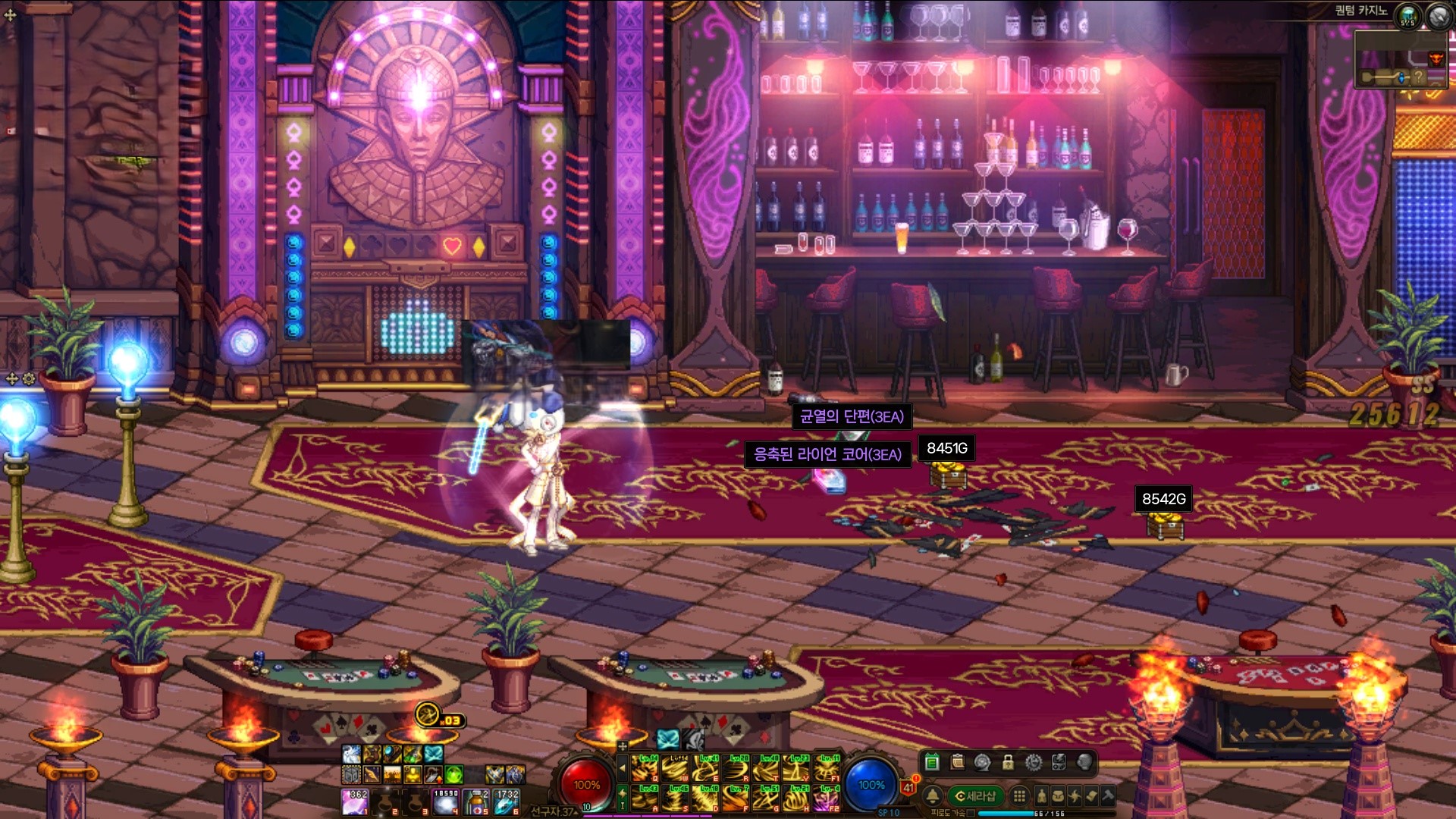Click the notification bell button
This screenshot has height=819, width=1456.
[933, 795]
